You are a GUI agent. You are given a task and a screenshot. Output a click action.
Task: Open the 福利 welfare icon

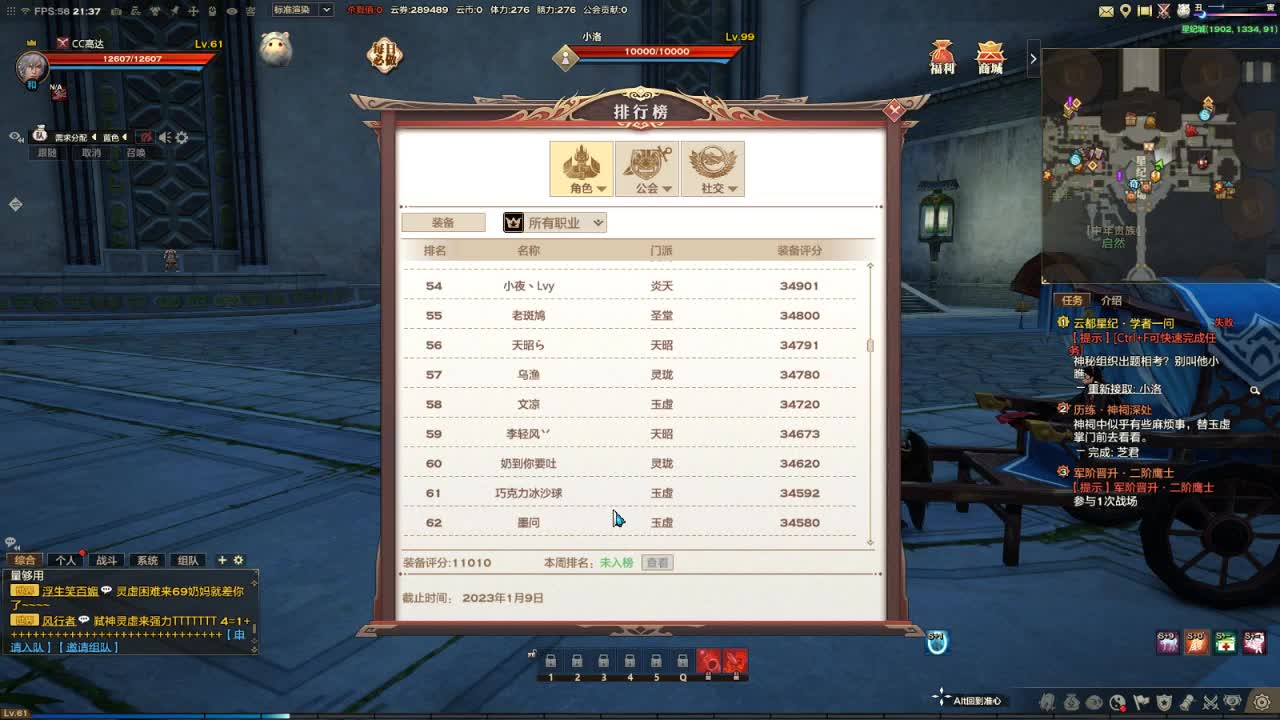(941, 57)
